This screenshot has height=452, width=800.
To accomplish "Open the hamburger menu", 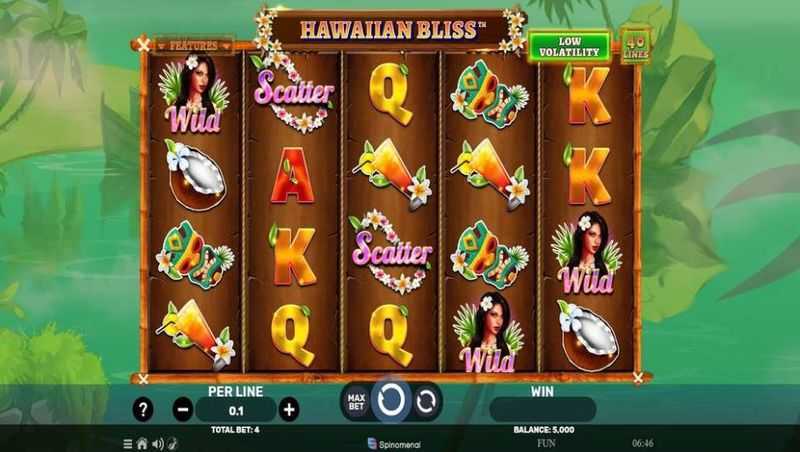I will tap(128, 442).
